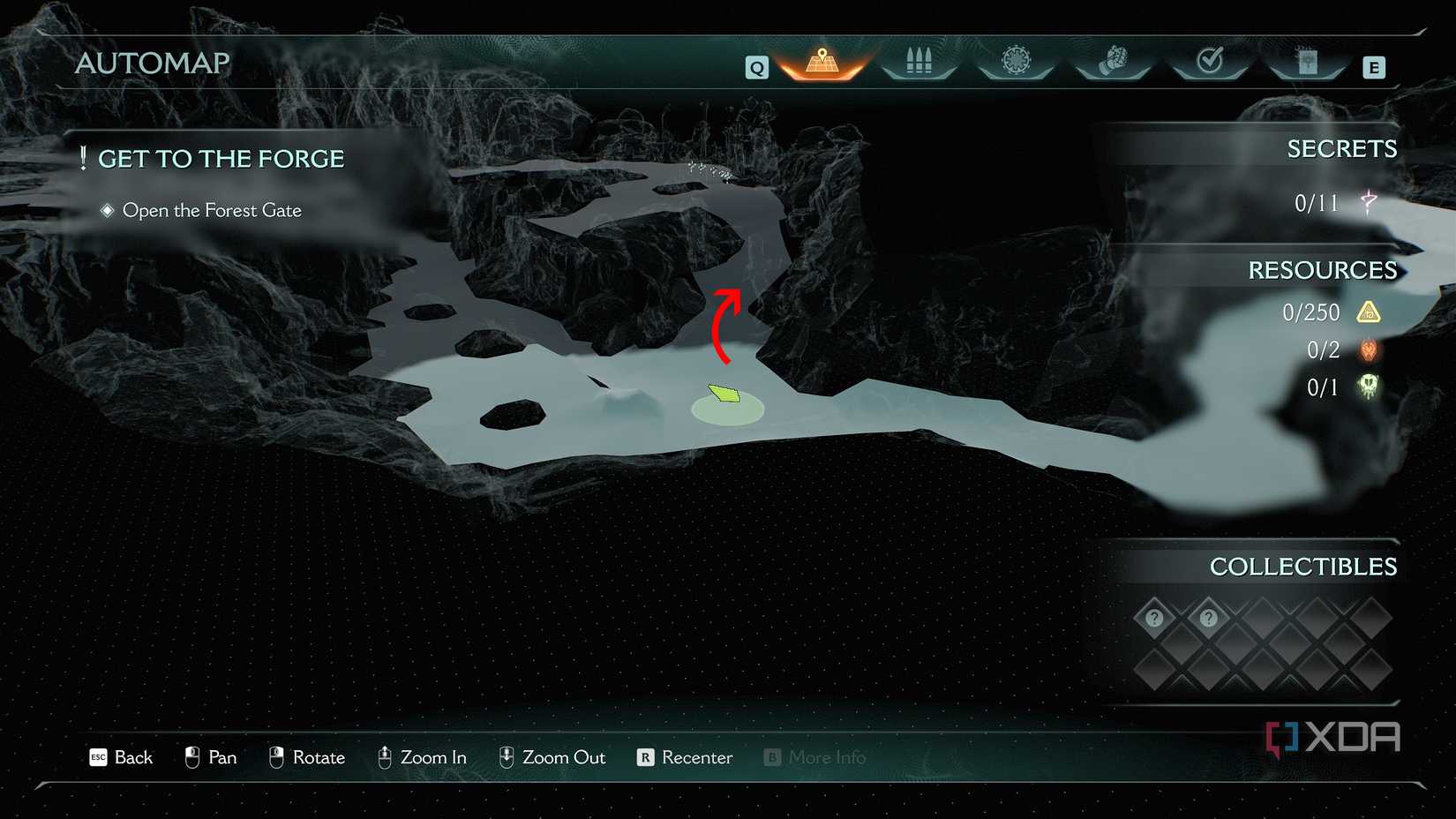The height and width of the screenshot is (819, 1456).
Task: Click the Recenter map control
Action: 685,757
